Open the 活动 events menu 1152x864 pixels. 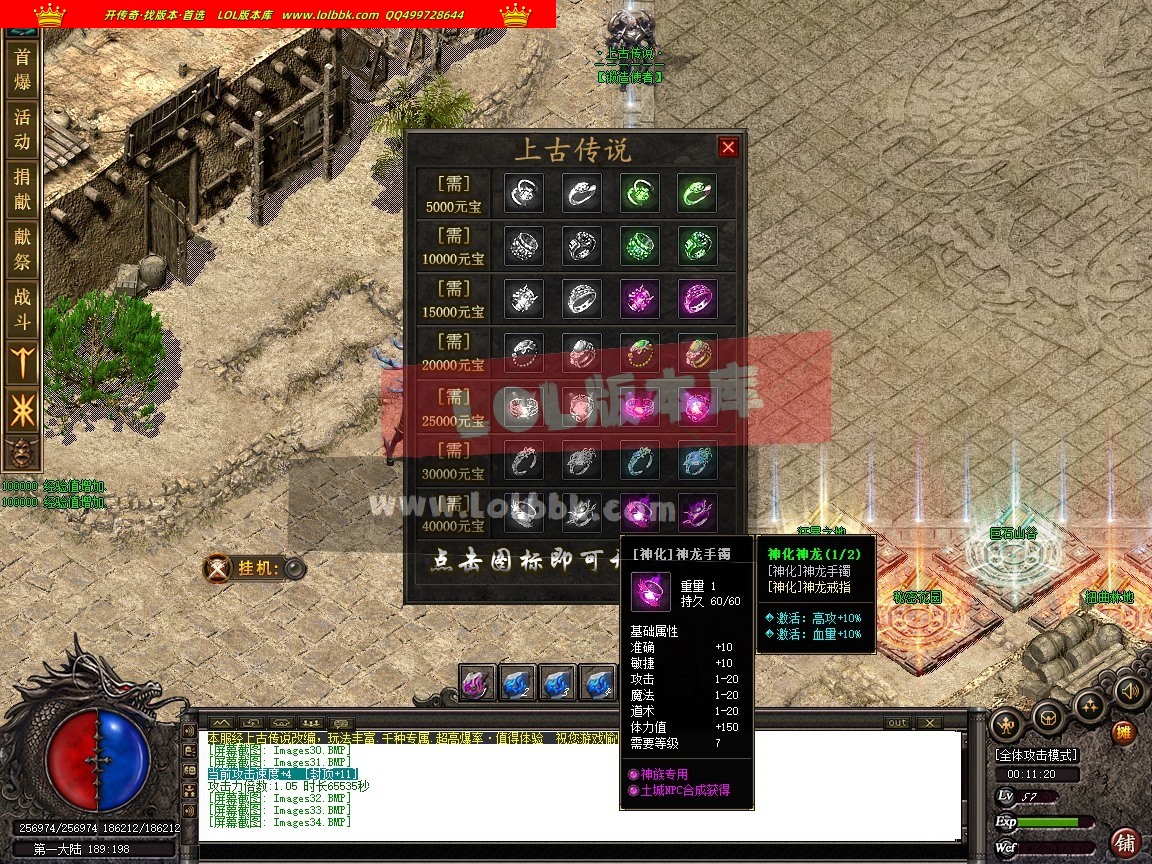coord(22,129)
